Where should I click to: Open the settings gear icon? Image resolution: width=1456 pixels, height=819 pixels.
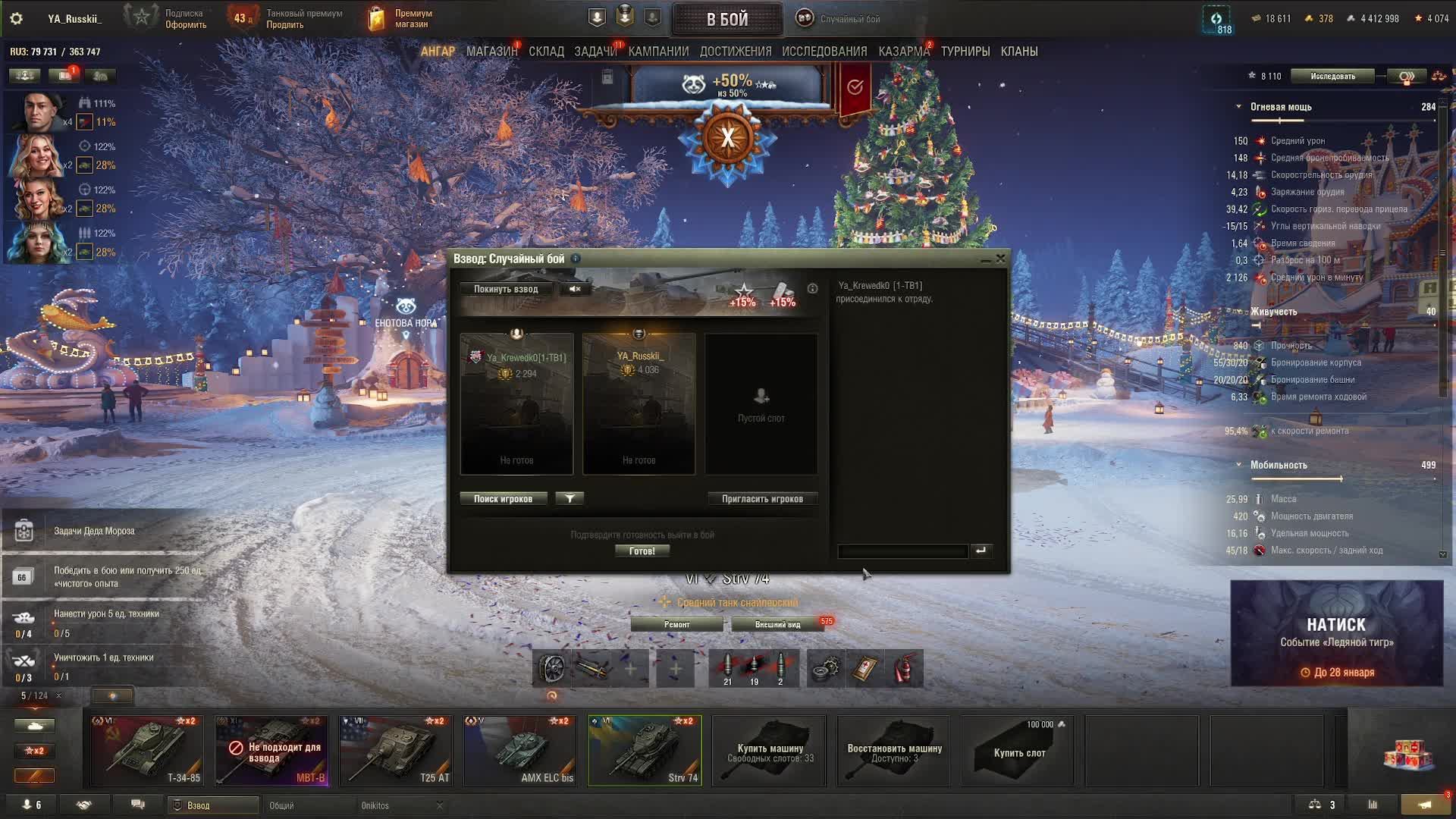[16, 18]
